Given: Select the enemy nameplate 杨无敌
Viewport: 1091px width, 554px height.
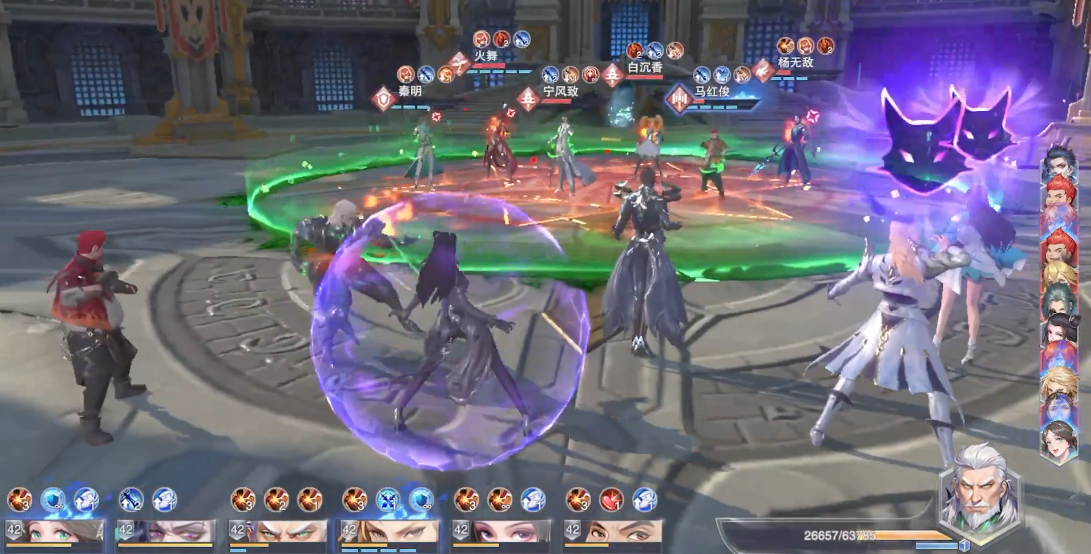Looking at the screenshot, I should click(796, 62).
